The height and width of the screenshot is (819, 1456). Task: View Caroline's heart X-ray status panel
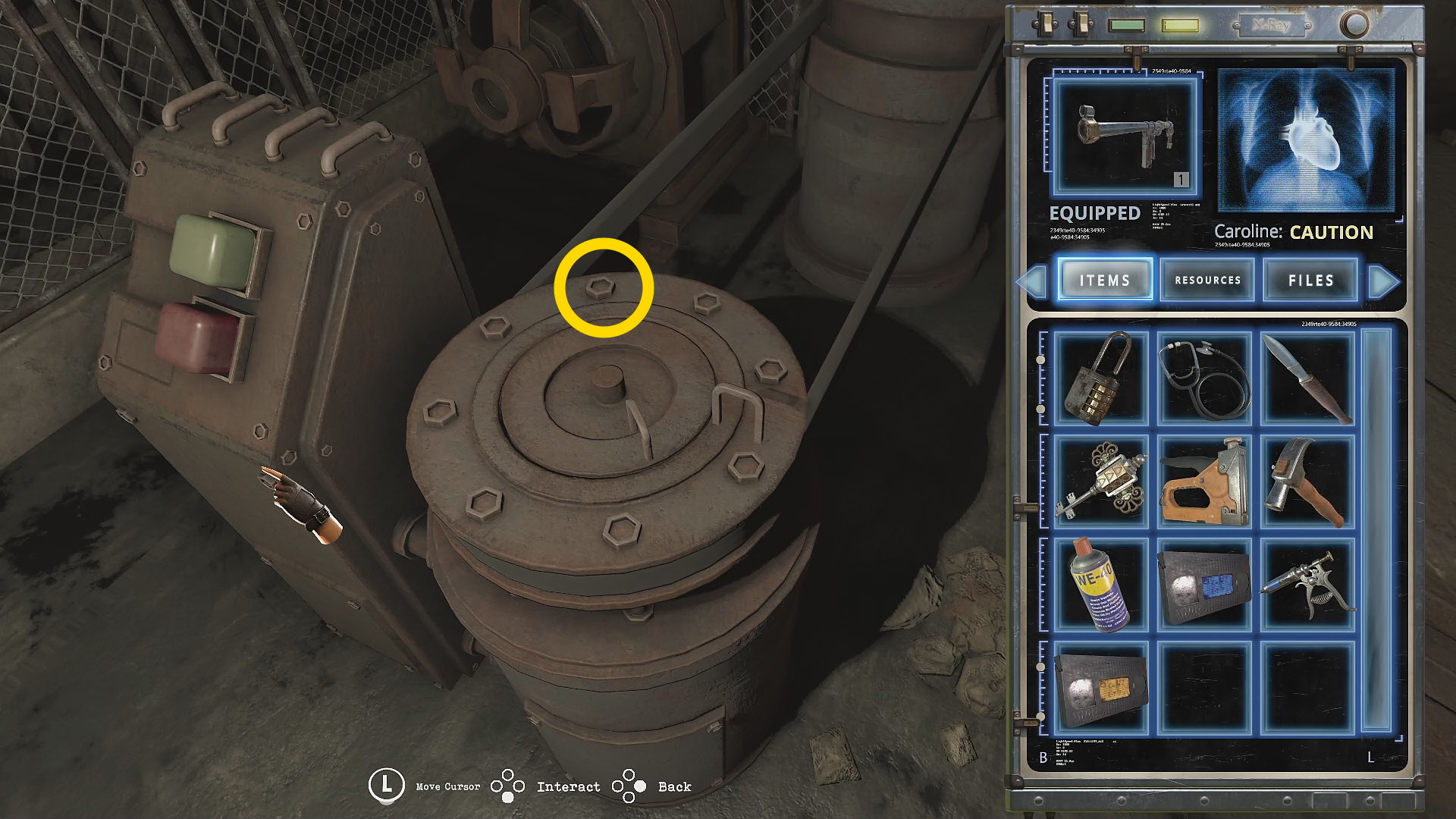click(x=1306, y=140)
